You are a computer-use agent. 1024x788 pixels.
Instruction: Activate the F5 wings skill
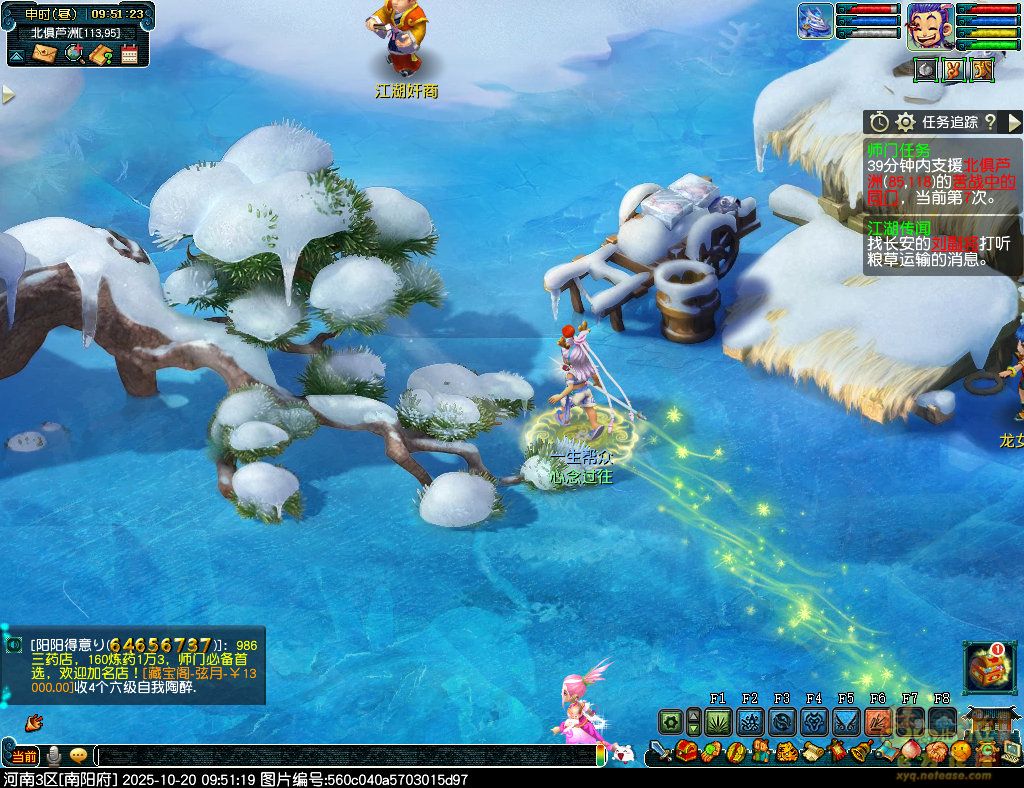click(846, 721)
